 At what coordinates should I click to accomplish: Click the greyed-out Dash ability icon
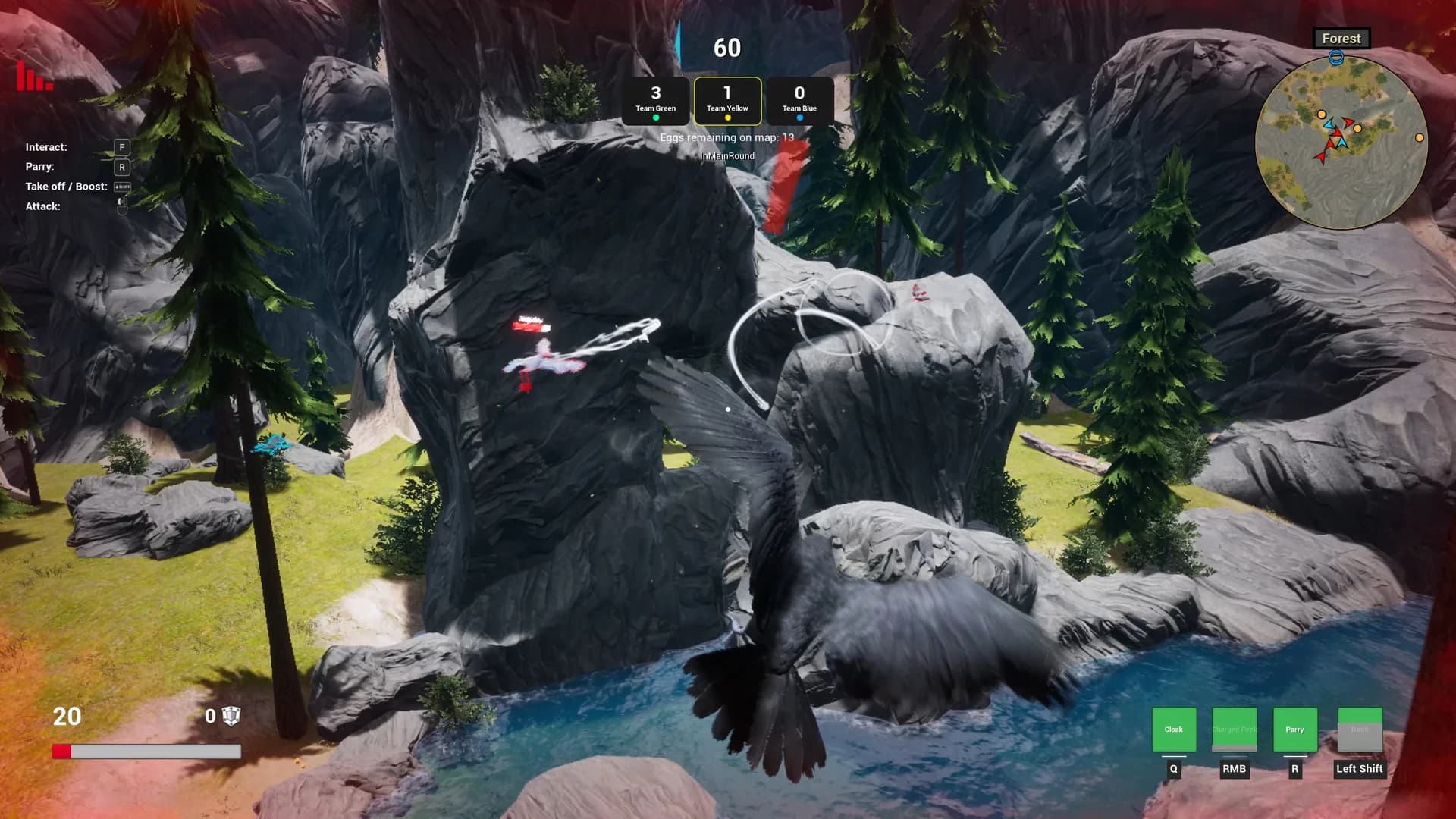[1359, 729]
